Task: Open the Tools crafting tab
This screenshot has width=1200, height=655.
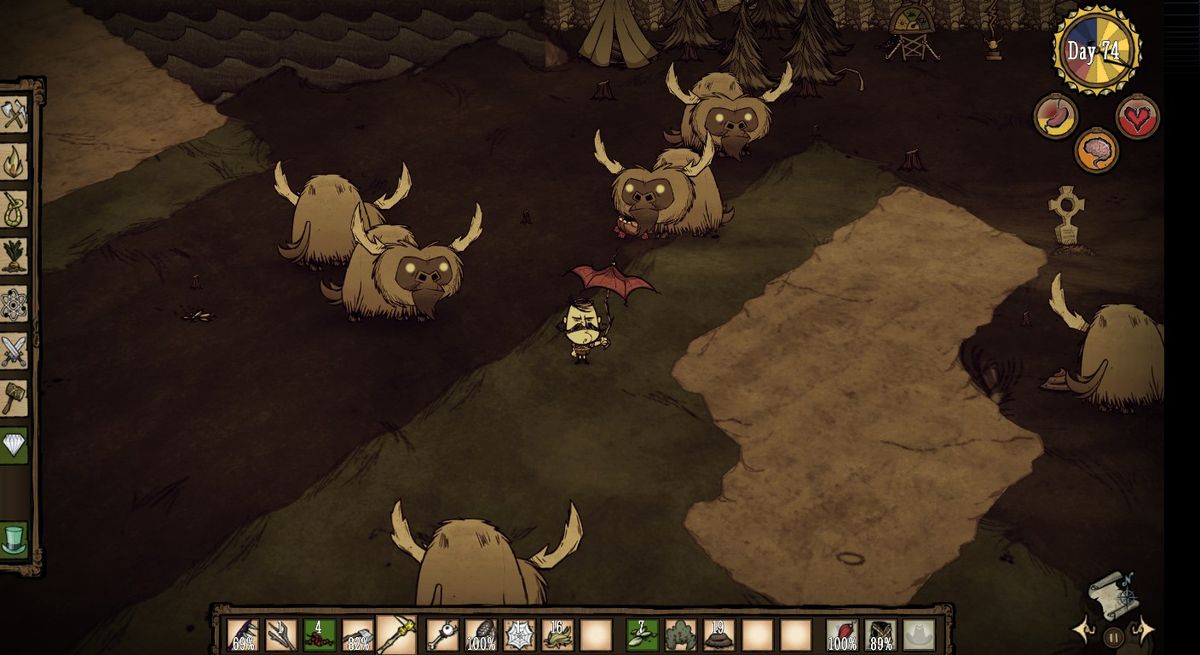Action: [14, 114]
